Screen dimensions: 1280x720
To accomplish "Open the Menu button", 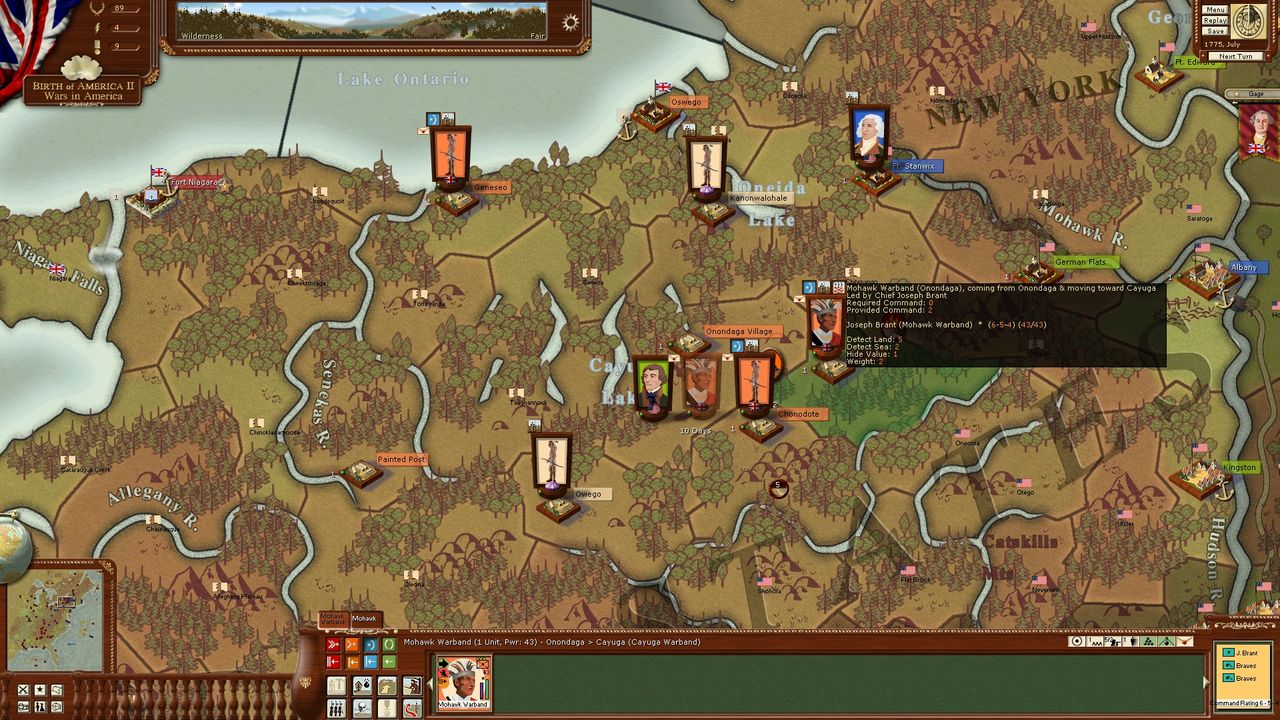I will 1215,10.
